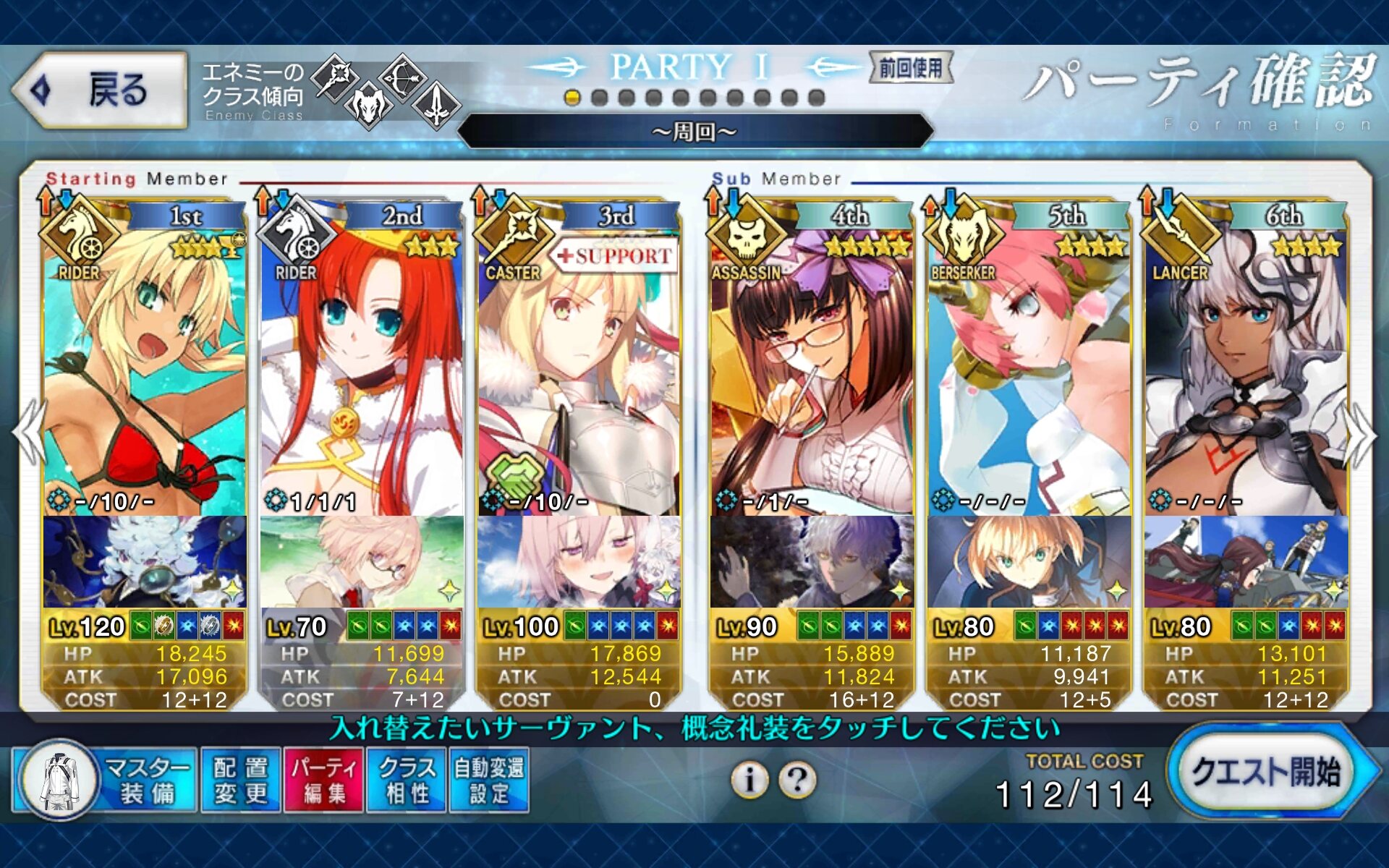
Task: Go back with the 戻る button
Action: (x=100, y=91)
